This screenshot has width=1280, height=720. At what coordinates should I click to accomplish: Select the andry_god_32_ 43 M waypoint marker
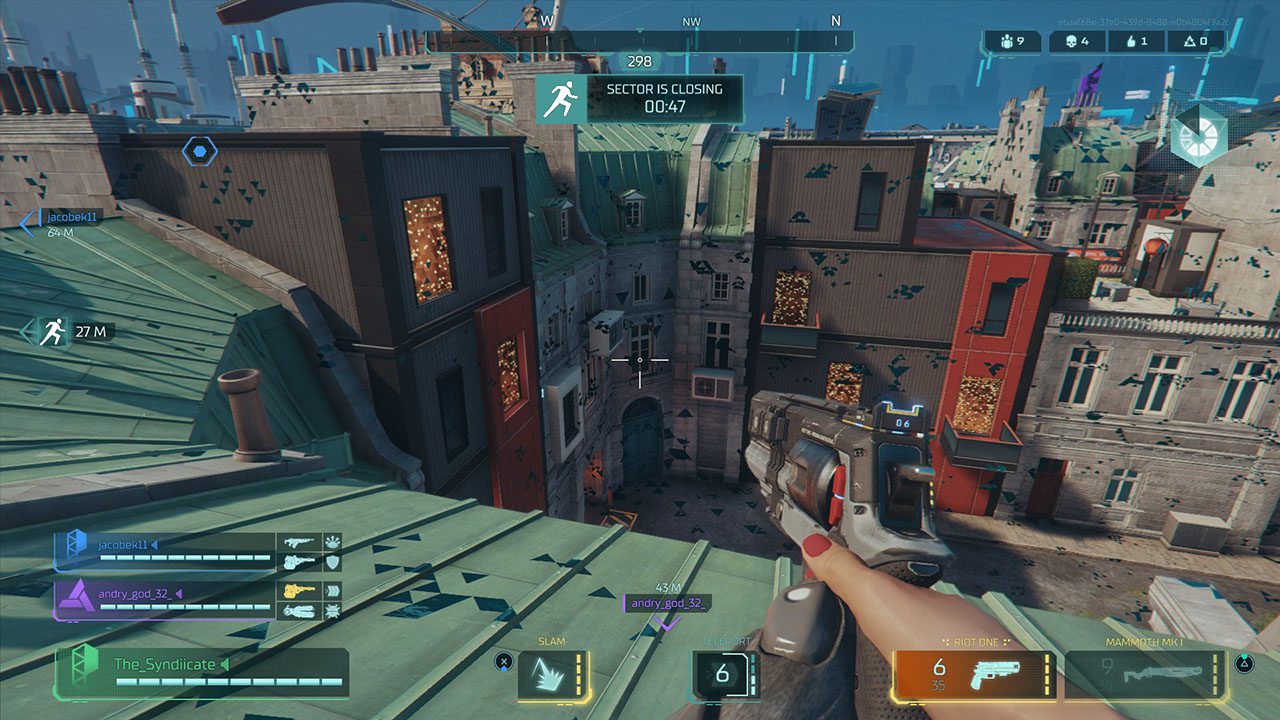point(666,606)
